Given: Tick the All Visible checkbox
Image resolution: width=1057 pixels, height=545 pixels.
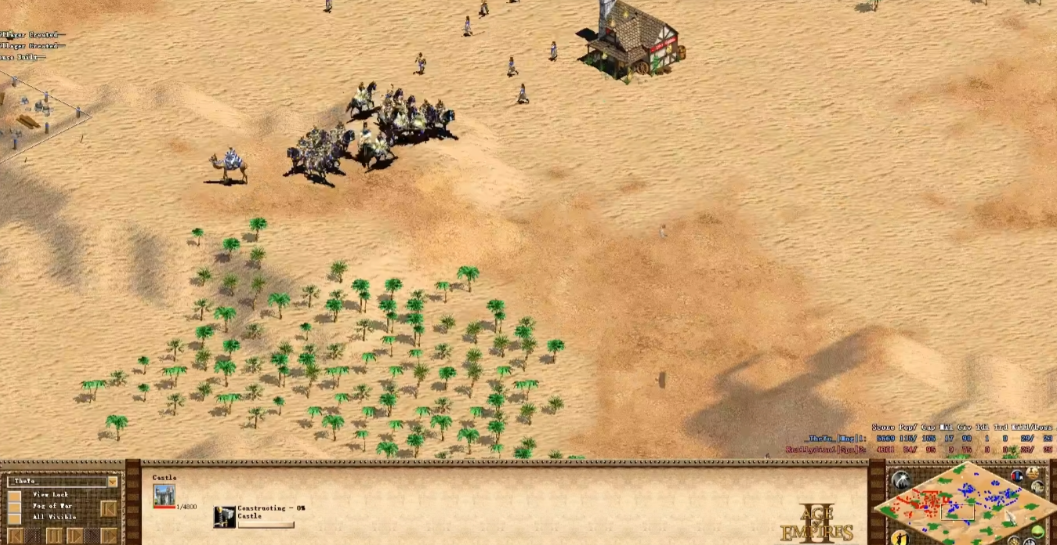Looking at the screenshot, I should tap(15, 517).
